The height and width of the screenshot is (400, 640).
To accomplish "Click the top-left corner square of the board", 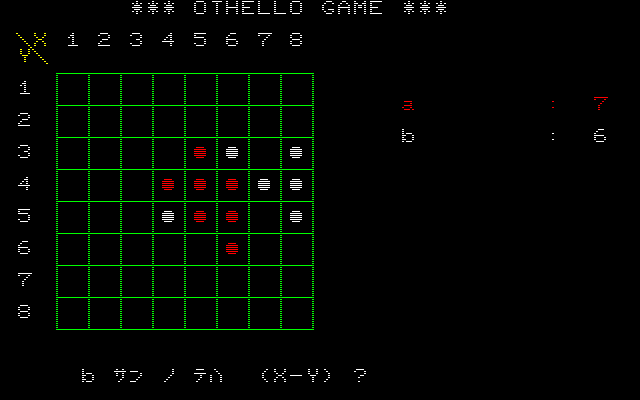I will tap(72, 88).
